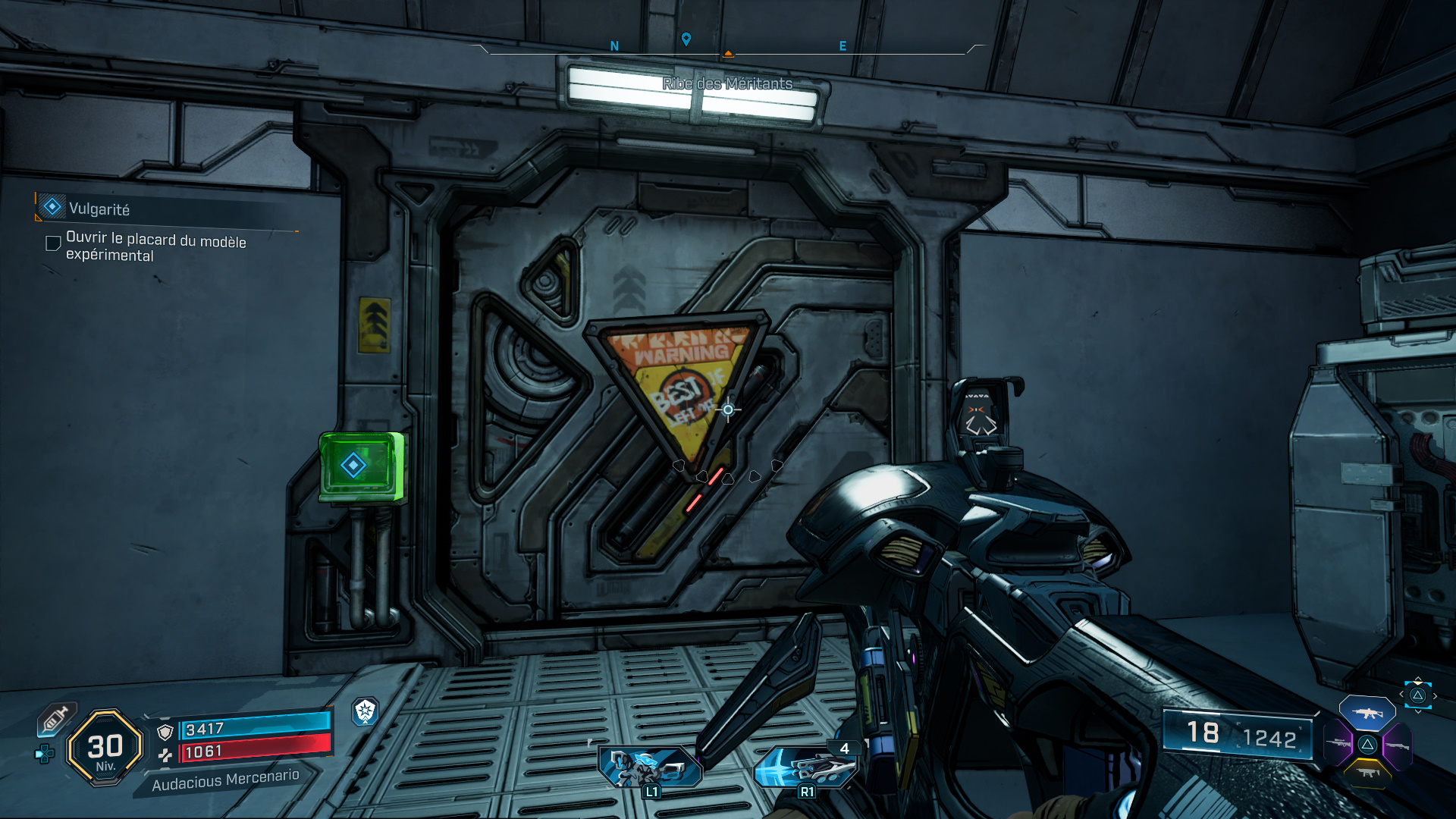The height and width of the screenshot is (819, 1456).
Task: Open the Guardian Rank badge icon
Action: (x=365, y=711)
